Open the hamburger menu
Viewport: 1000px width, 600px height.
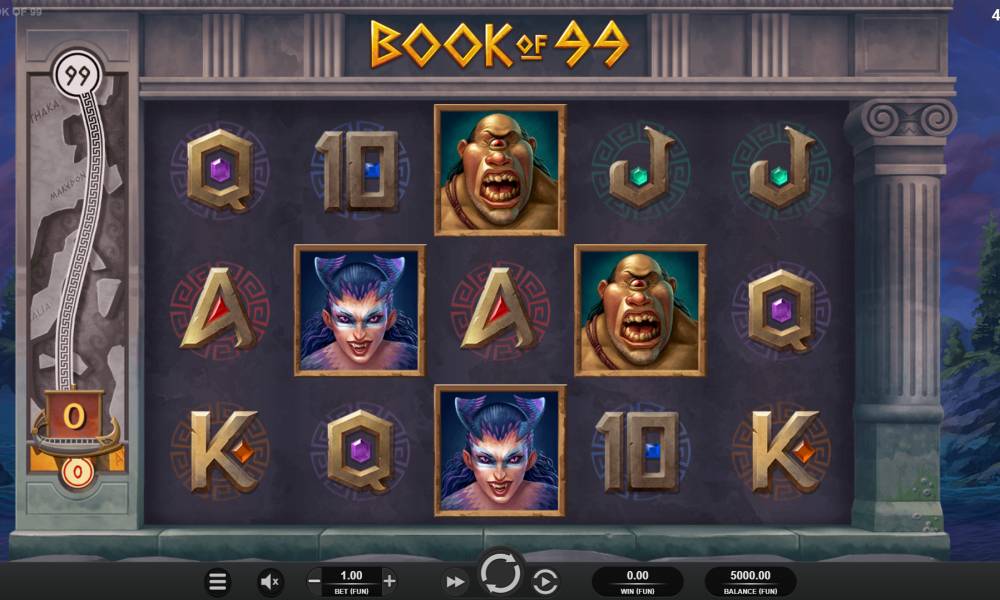[217, 581]
